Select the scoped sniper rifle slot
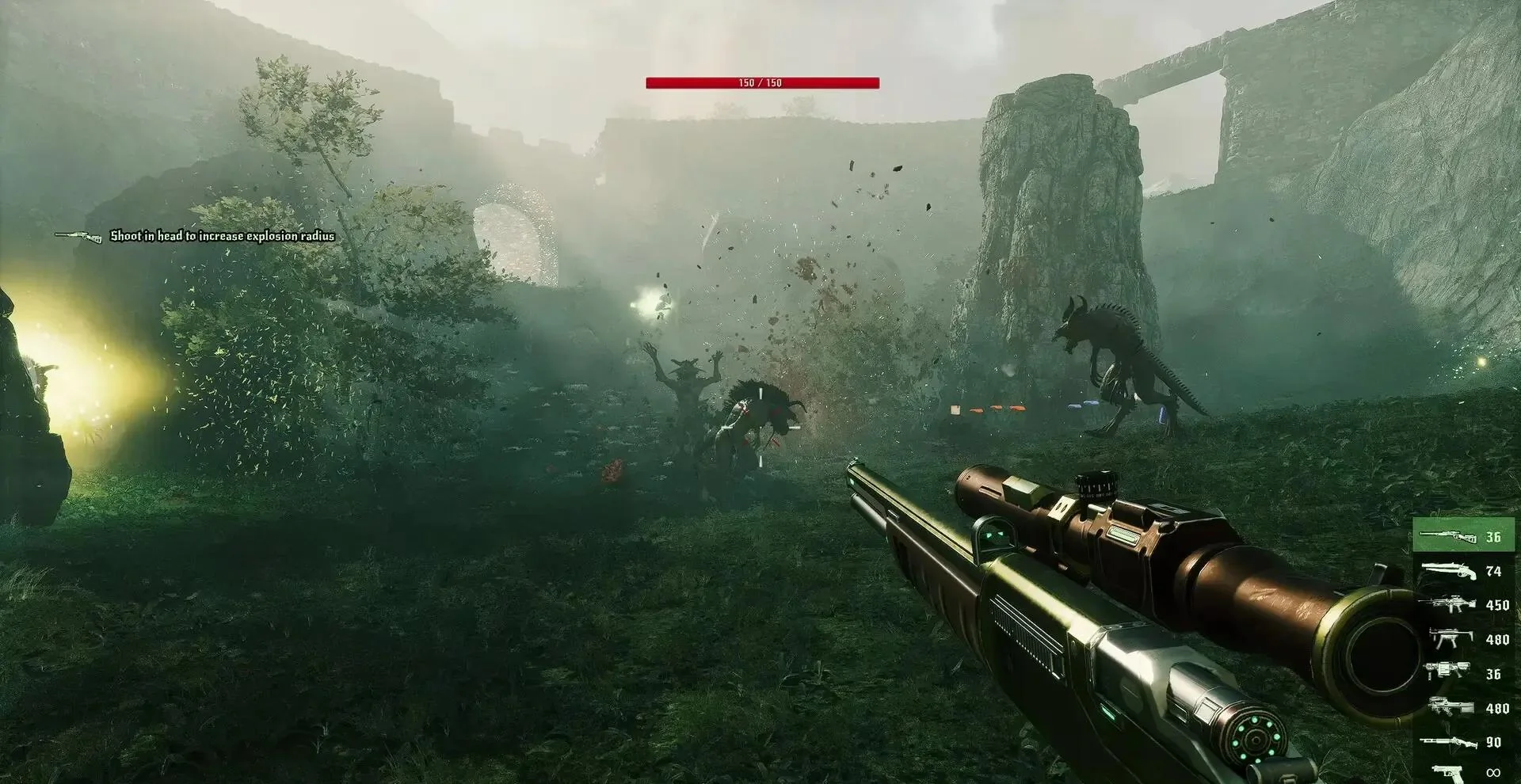Screen dimensions: 1521x784 coord(1463,536)
